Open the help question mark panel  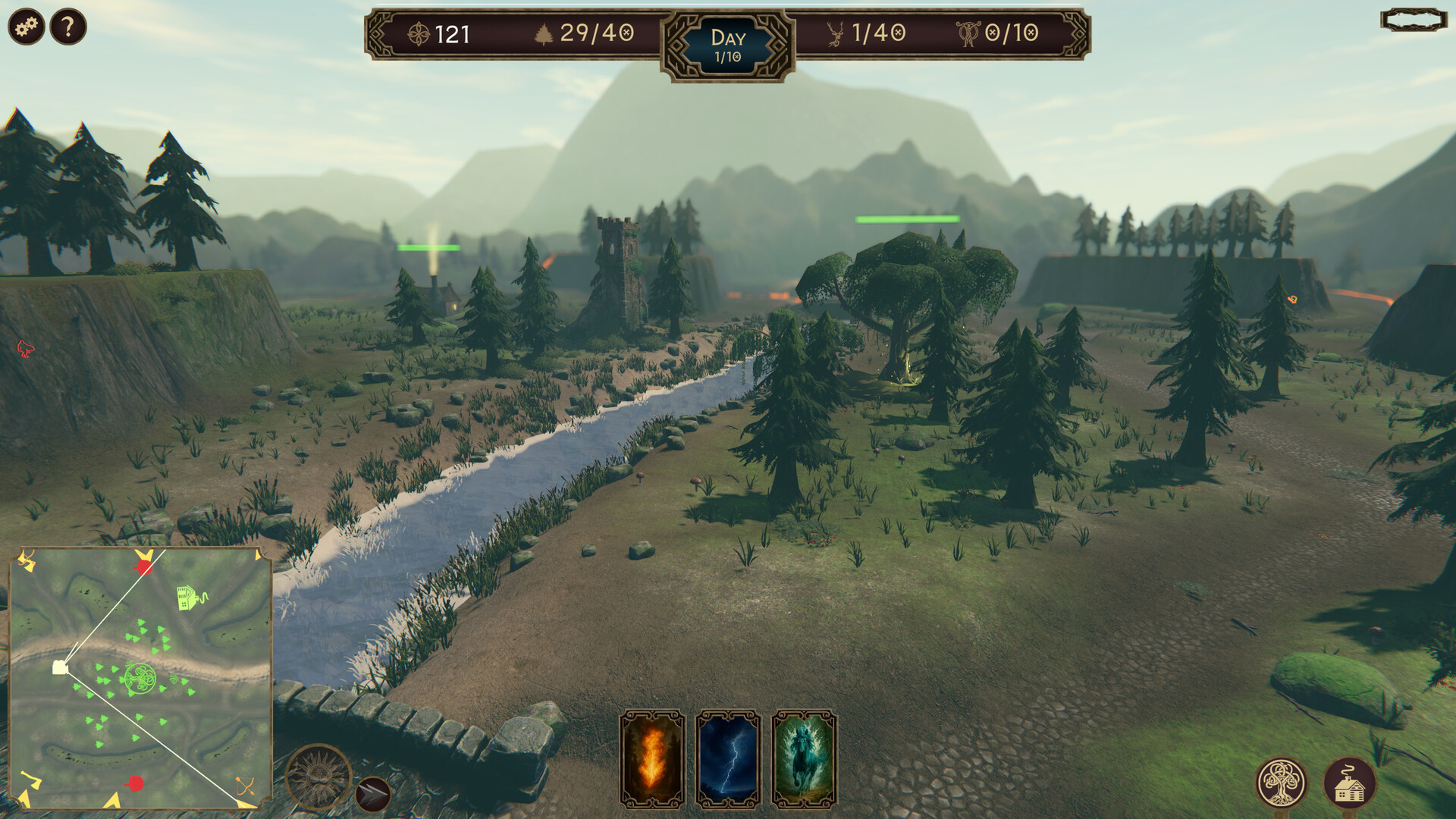(x=67, y=27)
